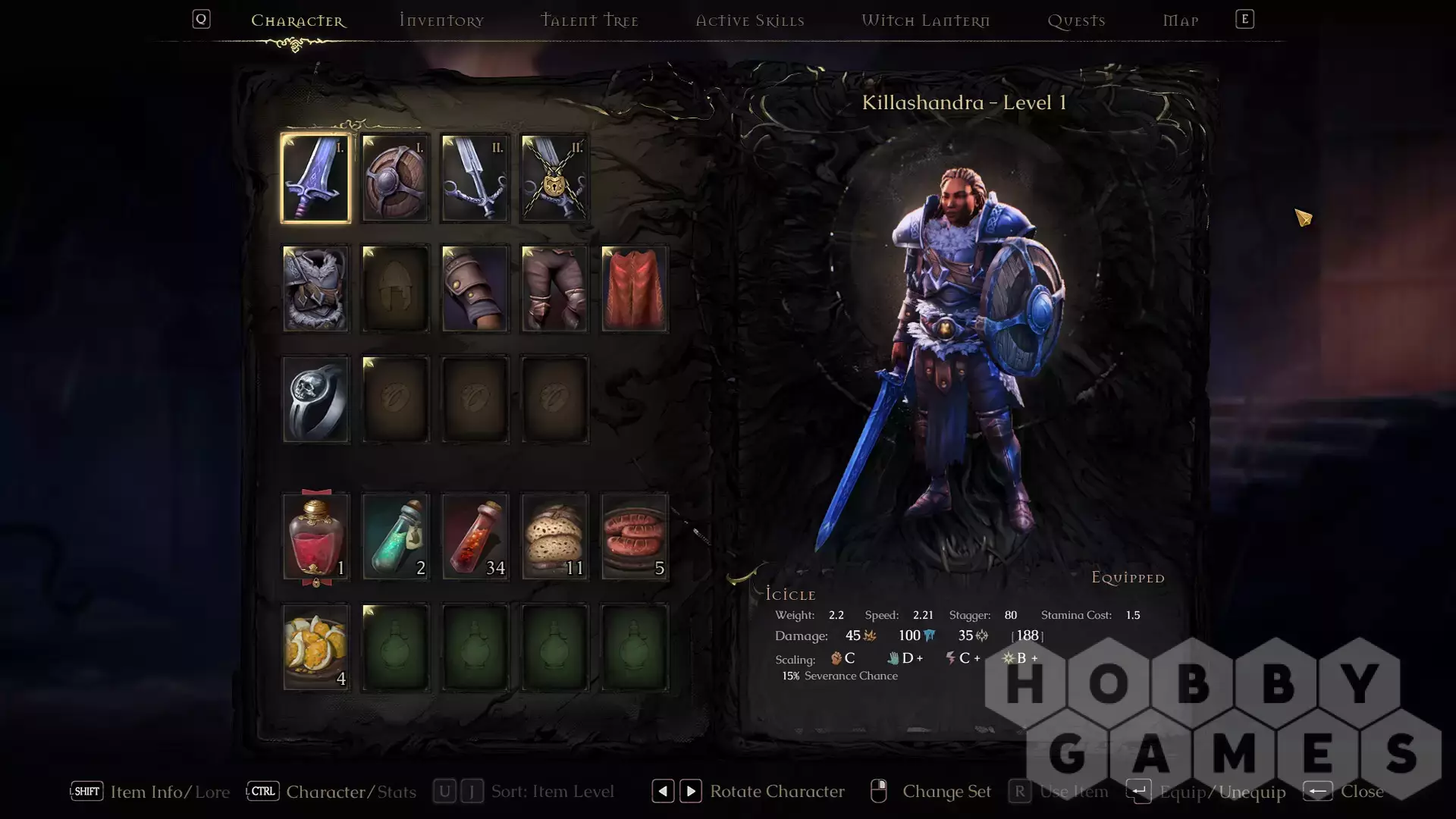Viewport: 1456px width, 819px height.
Task: Click the fur-collared chest armor slot
Action: (x=315, y=289)
